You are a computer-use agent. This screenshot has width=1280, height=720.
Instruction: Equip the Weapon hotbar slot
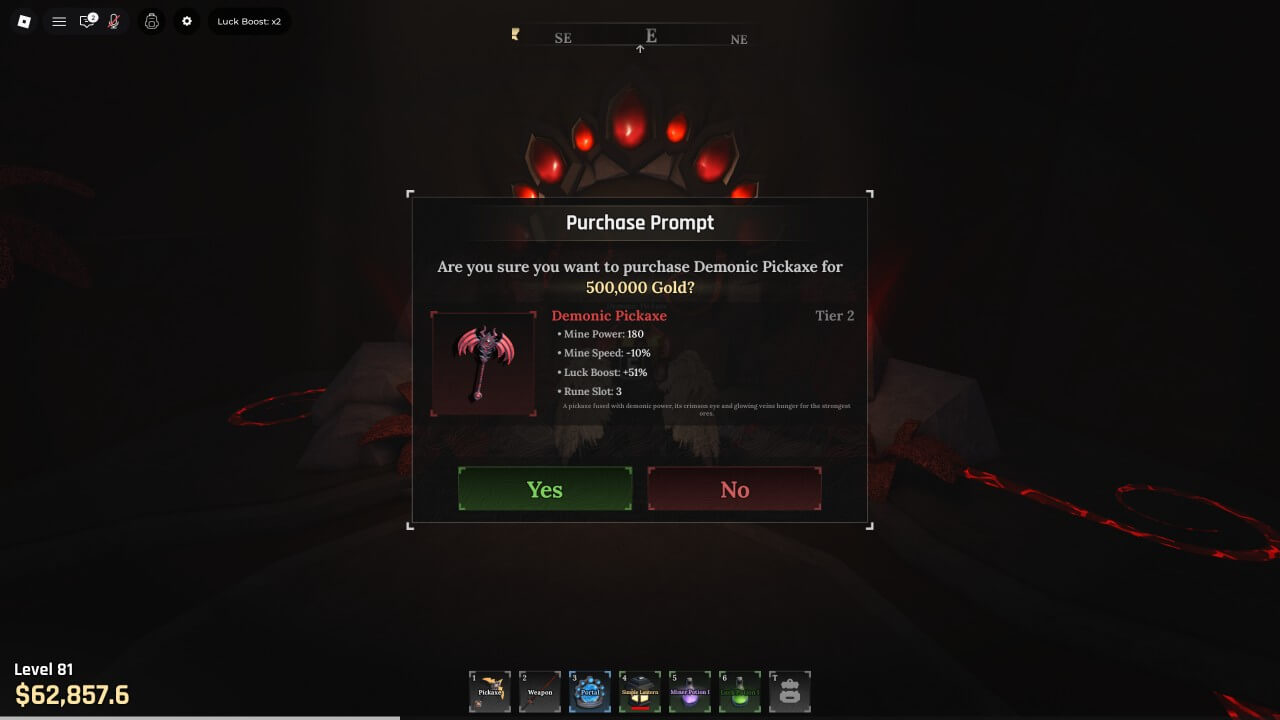tap(540, 692)
